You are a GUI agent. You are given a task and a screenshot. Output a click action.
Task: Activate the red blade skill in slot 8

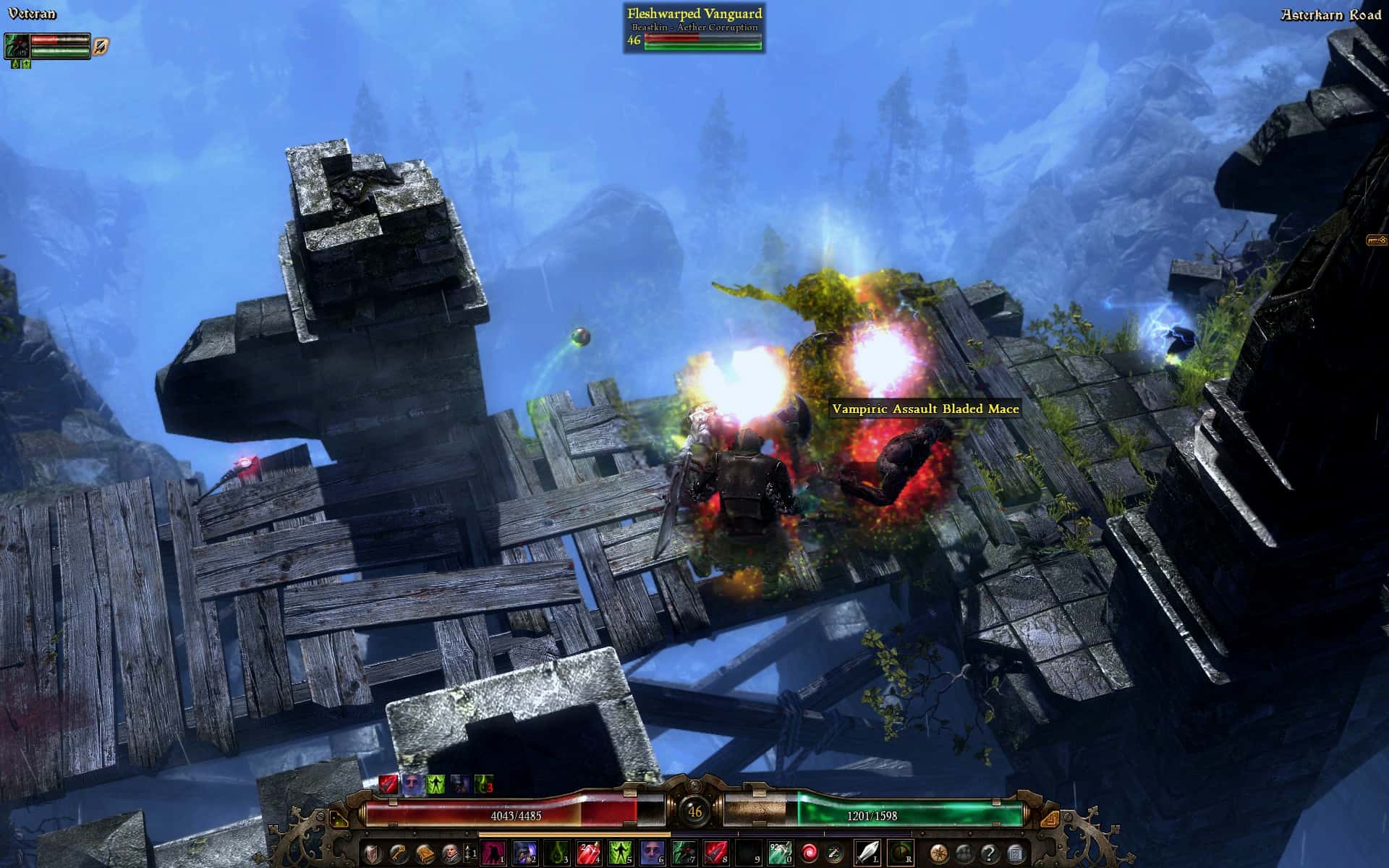pos(715,854)
